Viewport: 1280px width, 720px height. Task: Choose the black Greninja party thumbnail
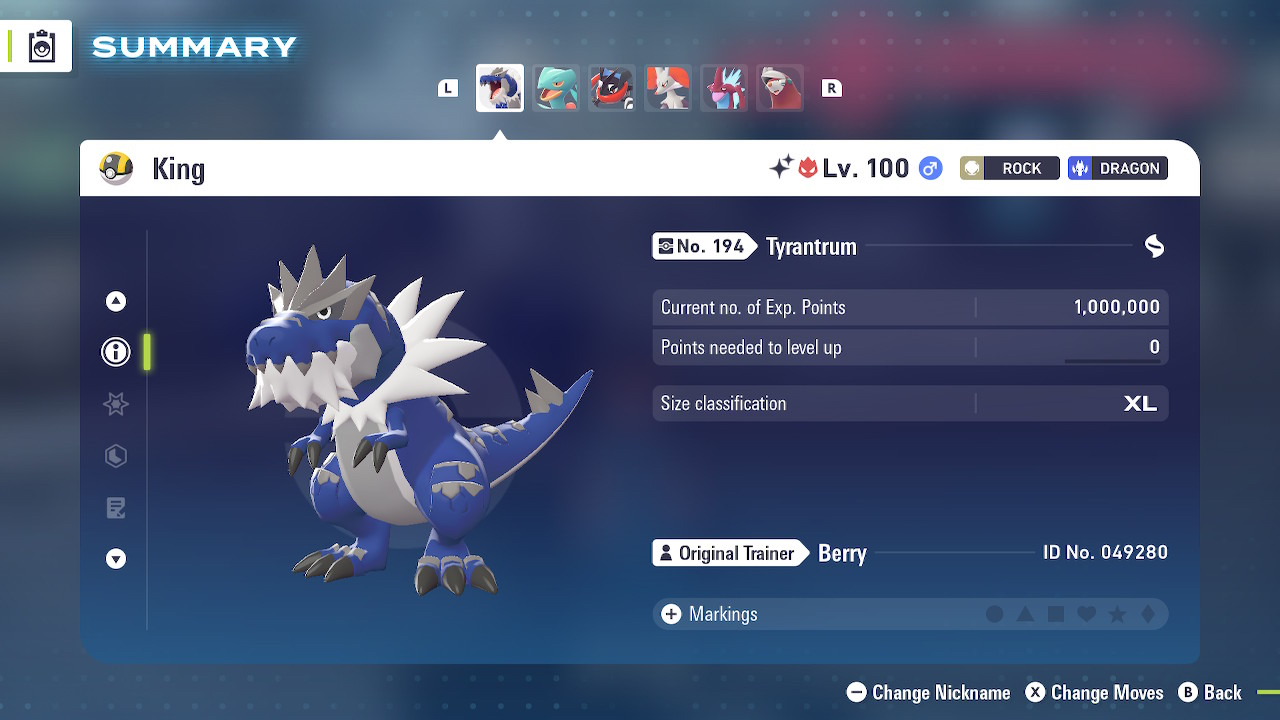[x=612, y=88]
